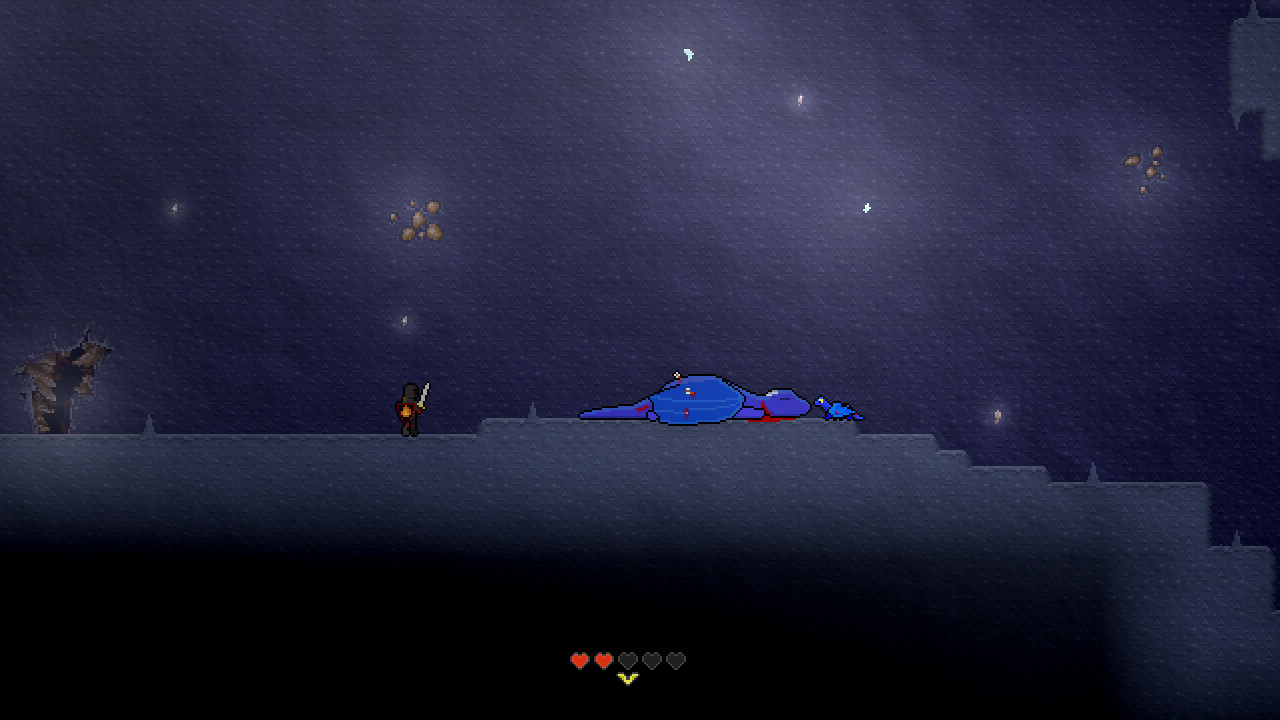Click the stone spike on the lowest right step
The width and height of the screenshot is (1280, 720).
1236,537
